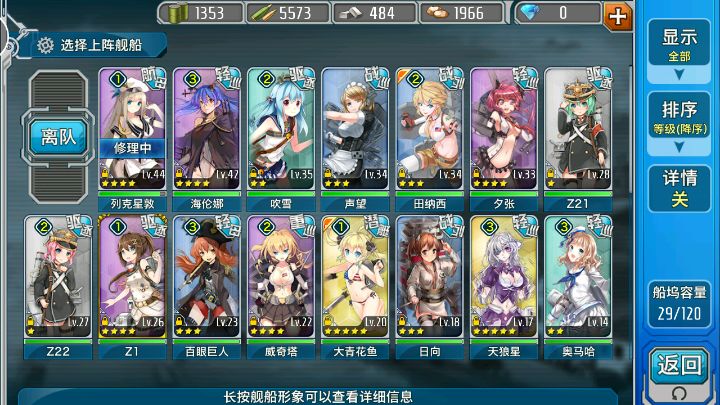Tap the 返回 back button
The height and width of the screenshot is (405, 720).
680,367
